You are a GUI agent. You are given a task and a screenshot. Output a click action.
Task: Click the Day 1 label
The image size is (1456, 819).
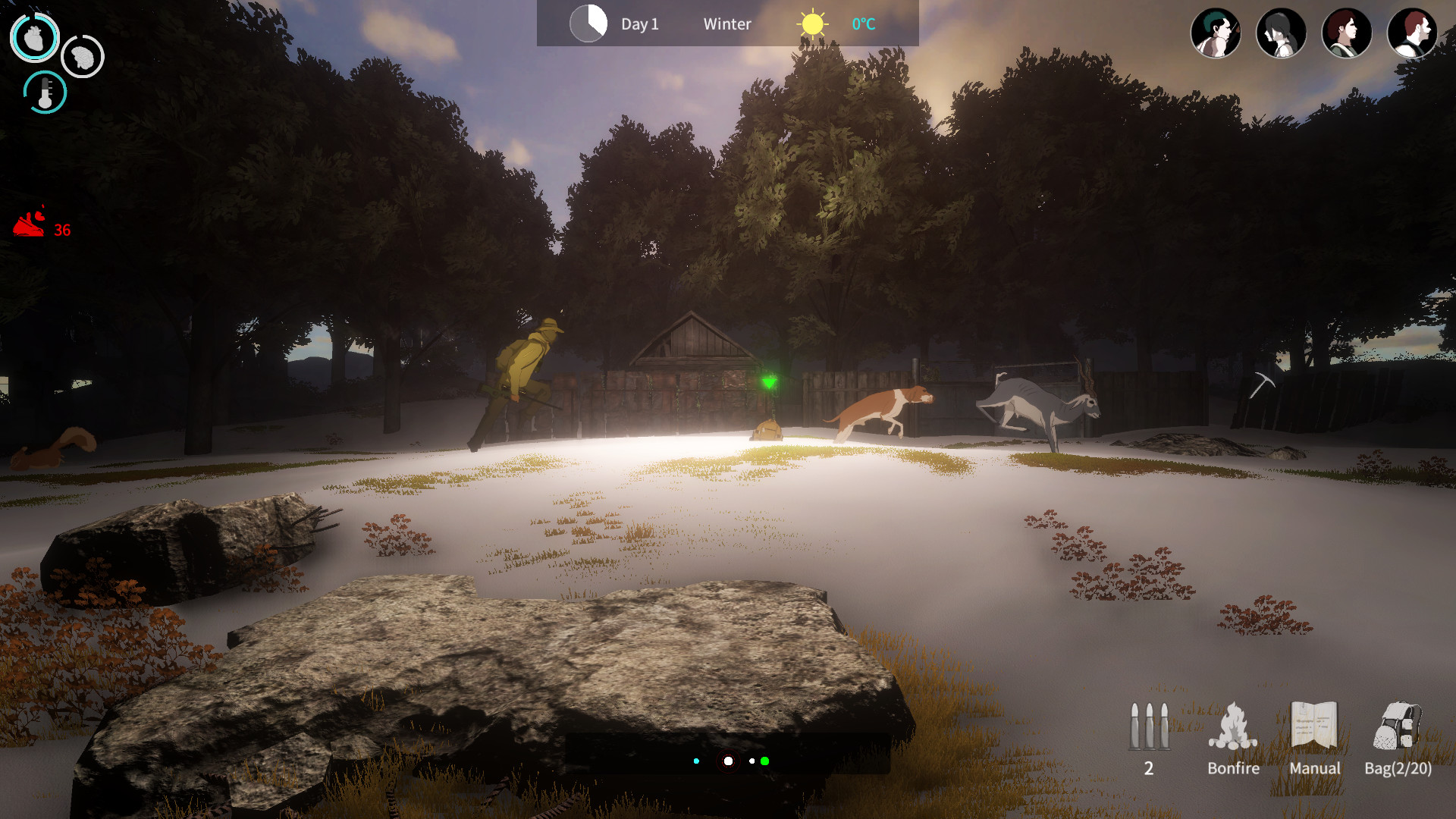click(638, 24)
